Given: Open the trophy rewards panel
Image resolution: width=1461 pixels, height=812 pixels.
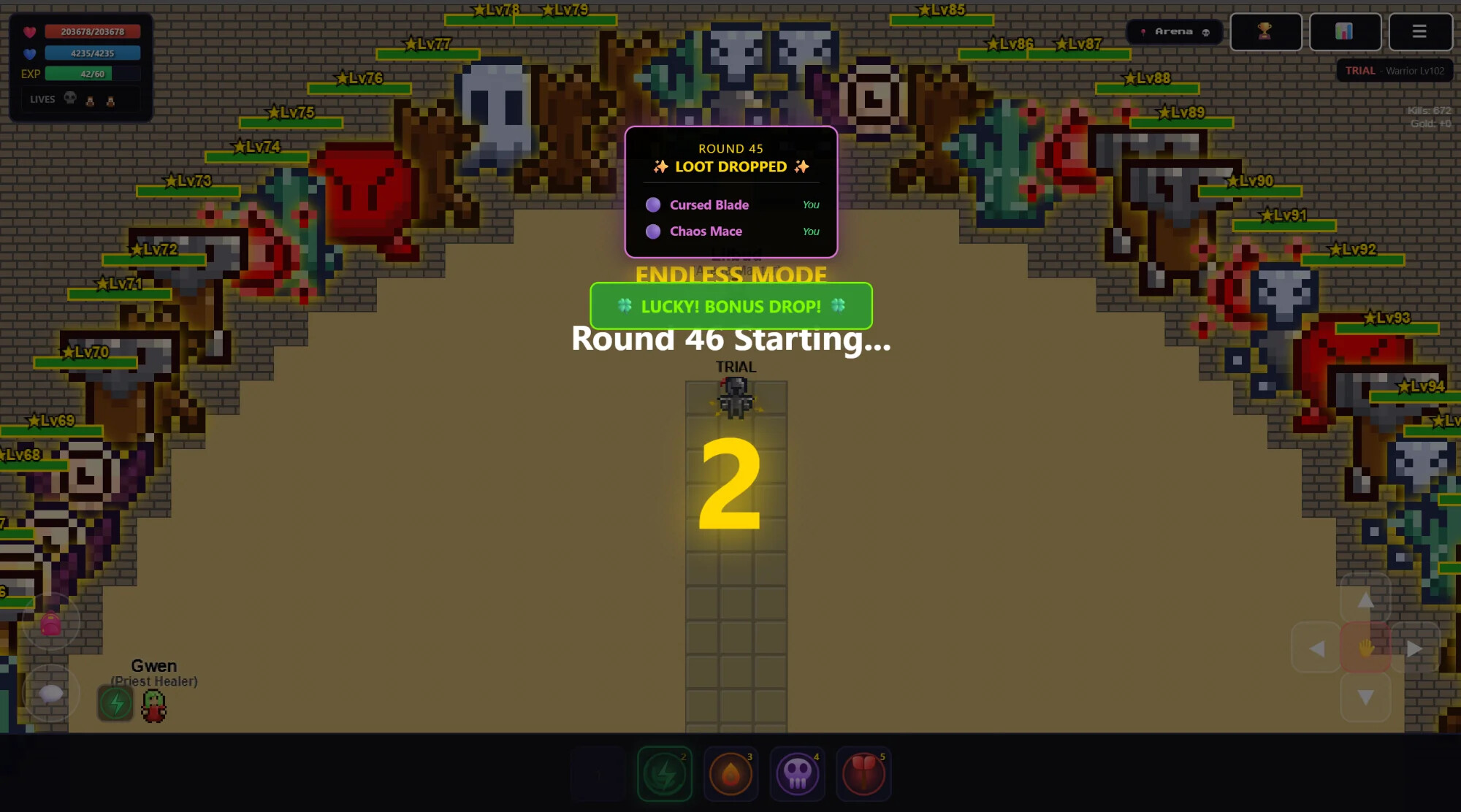Looking at the screenshot, I should click(x=1265, y=31).
